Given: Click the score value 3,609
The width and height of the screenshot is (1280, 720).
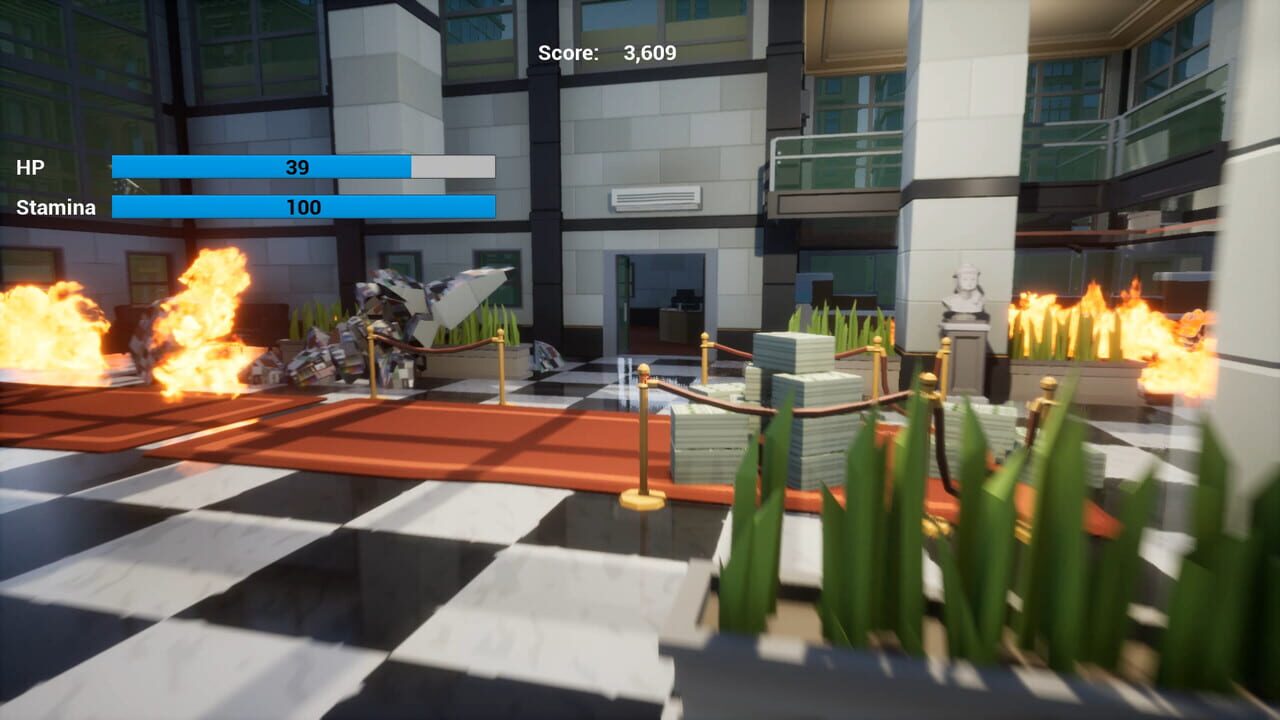Looking at the screenshot, I should pyautogui.click(x=648, y=53).
